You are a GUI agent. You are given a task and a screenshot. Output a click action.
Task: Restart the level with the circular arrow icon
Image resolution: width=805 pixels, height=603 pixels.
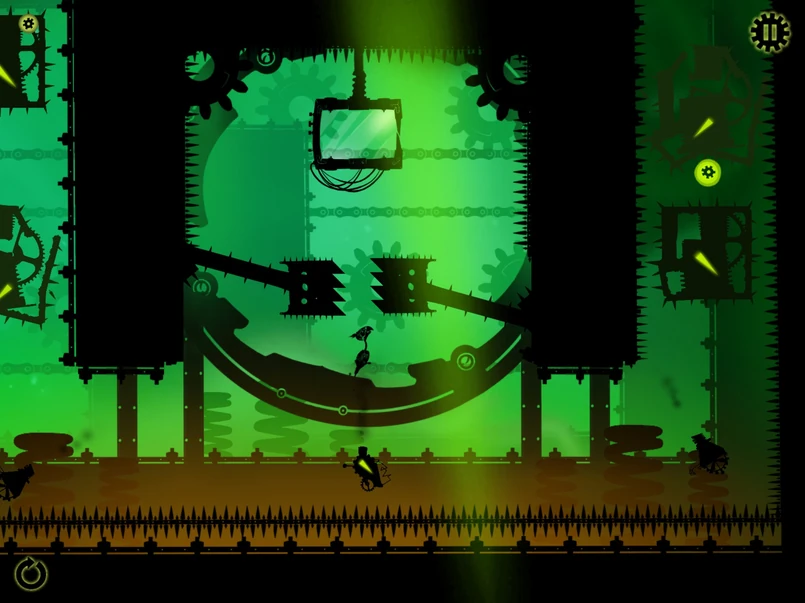[x=30, y=573]
